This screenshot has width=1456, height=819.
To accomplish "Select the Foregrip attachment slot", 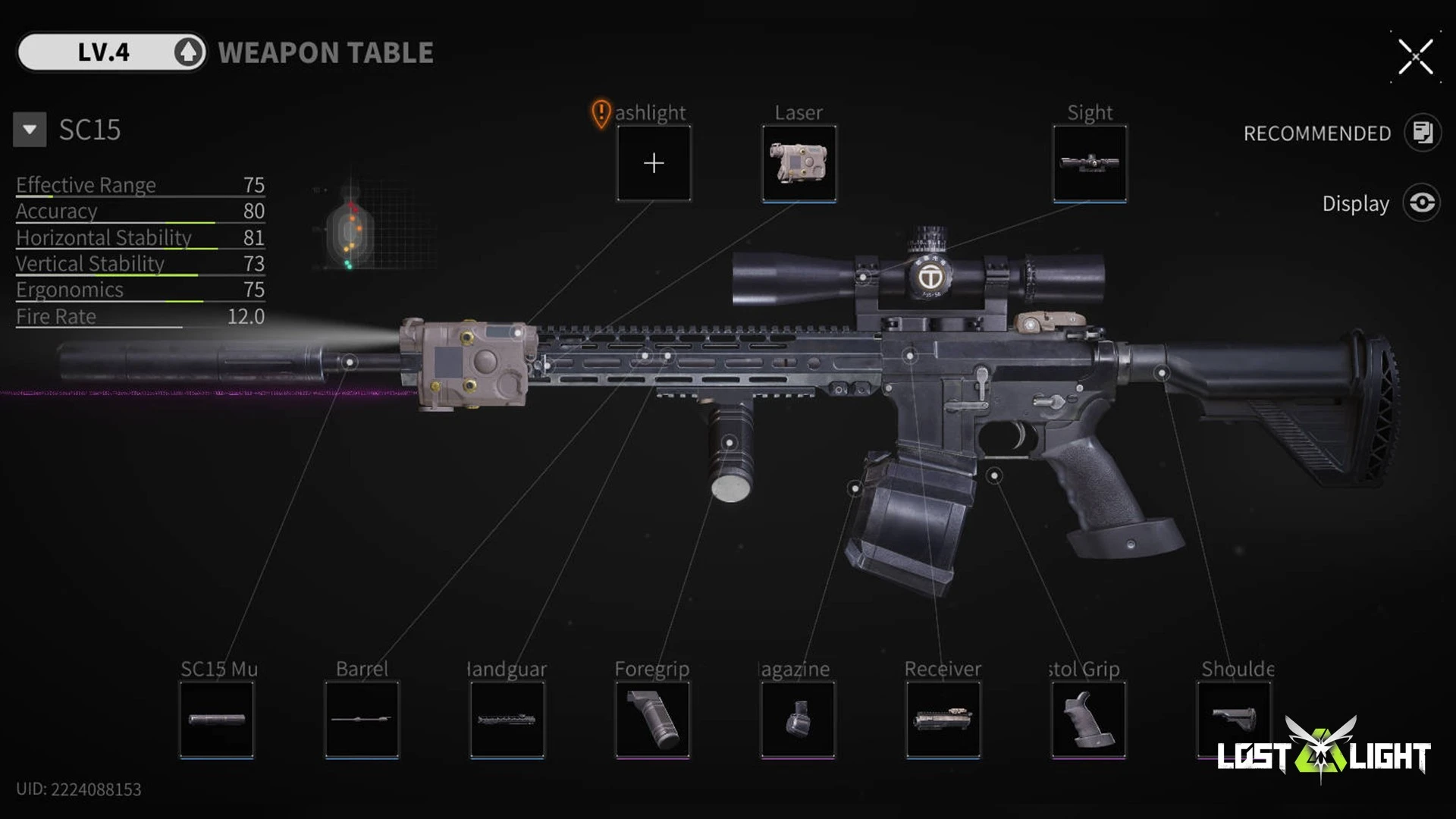I will click(652, 719).
